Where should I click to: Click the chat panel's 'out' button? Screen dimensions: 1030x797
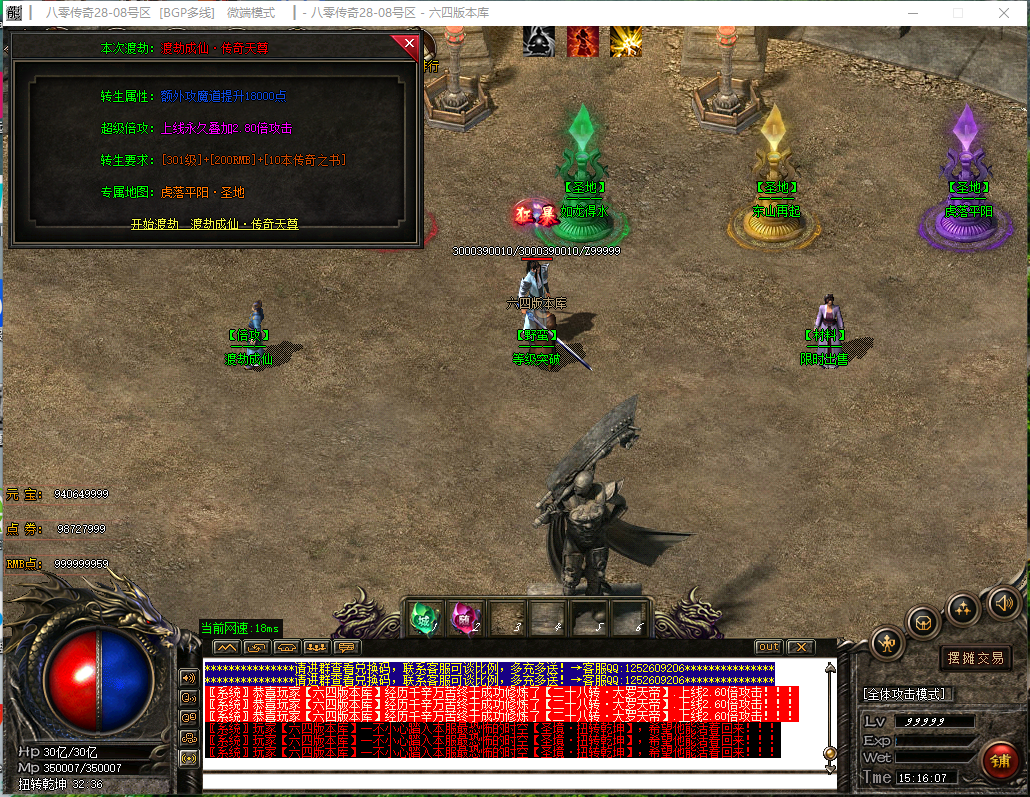pyautogui.click(x=768, y=647)
